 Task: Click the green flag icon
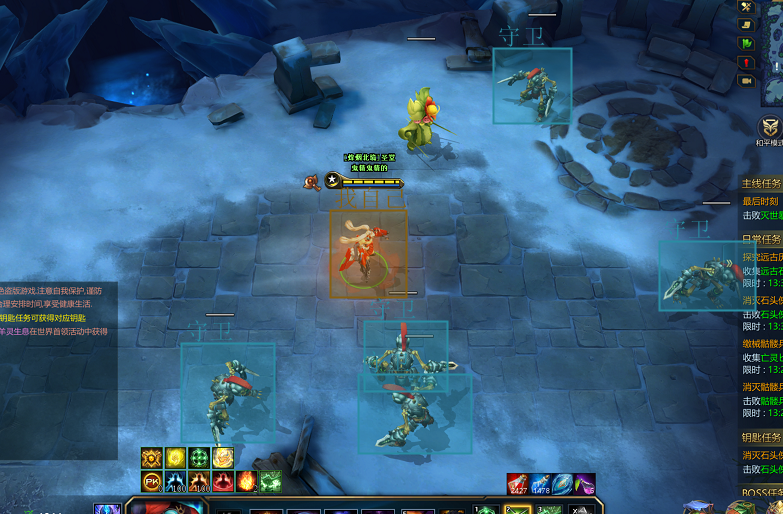click(746, 43)
